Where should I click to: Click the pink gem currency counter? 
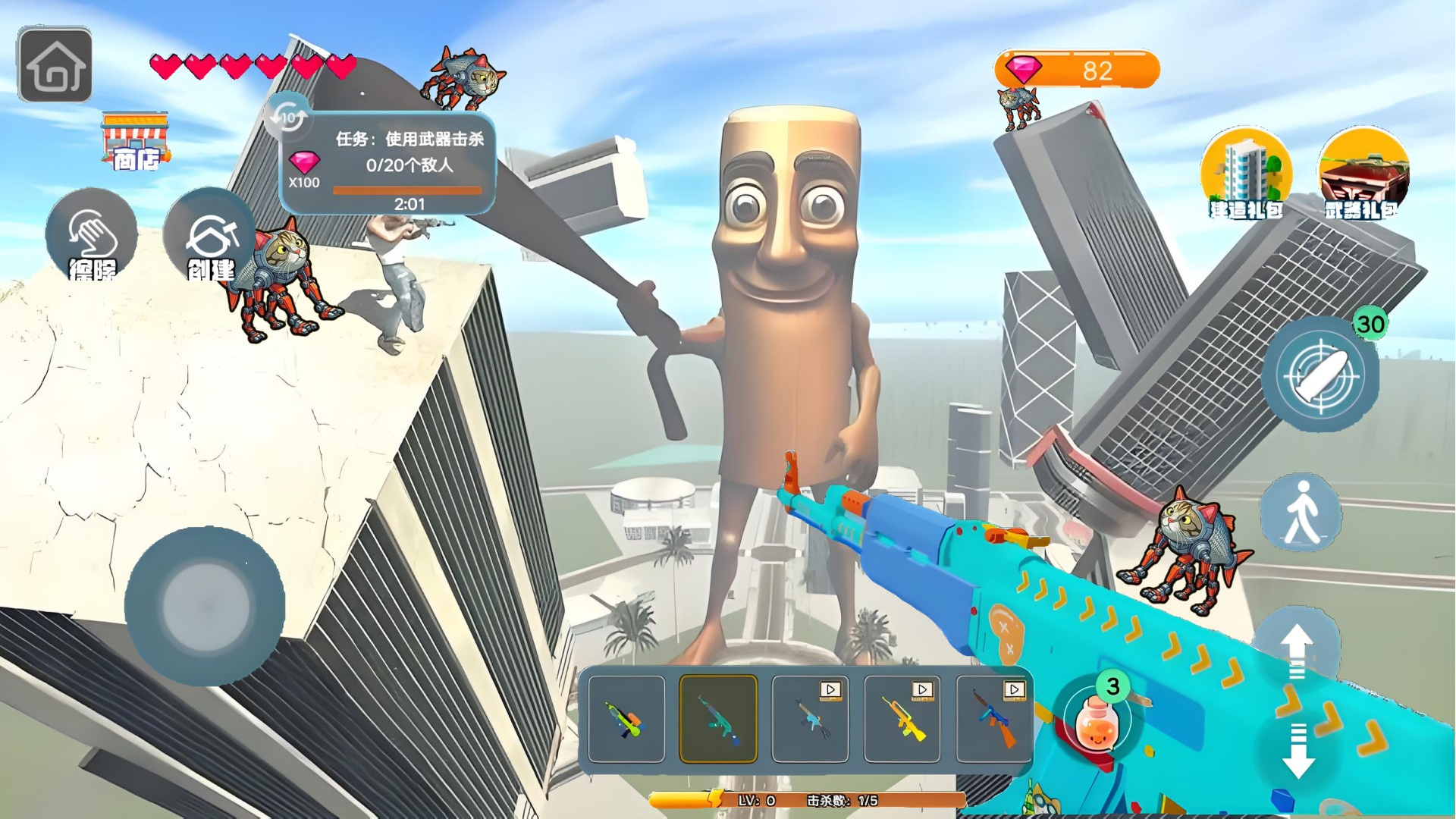pyautogui.click(x=1076, y=70)
